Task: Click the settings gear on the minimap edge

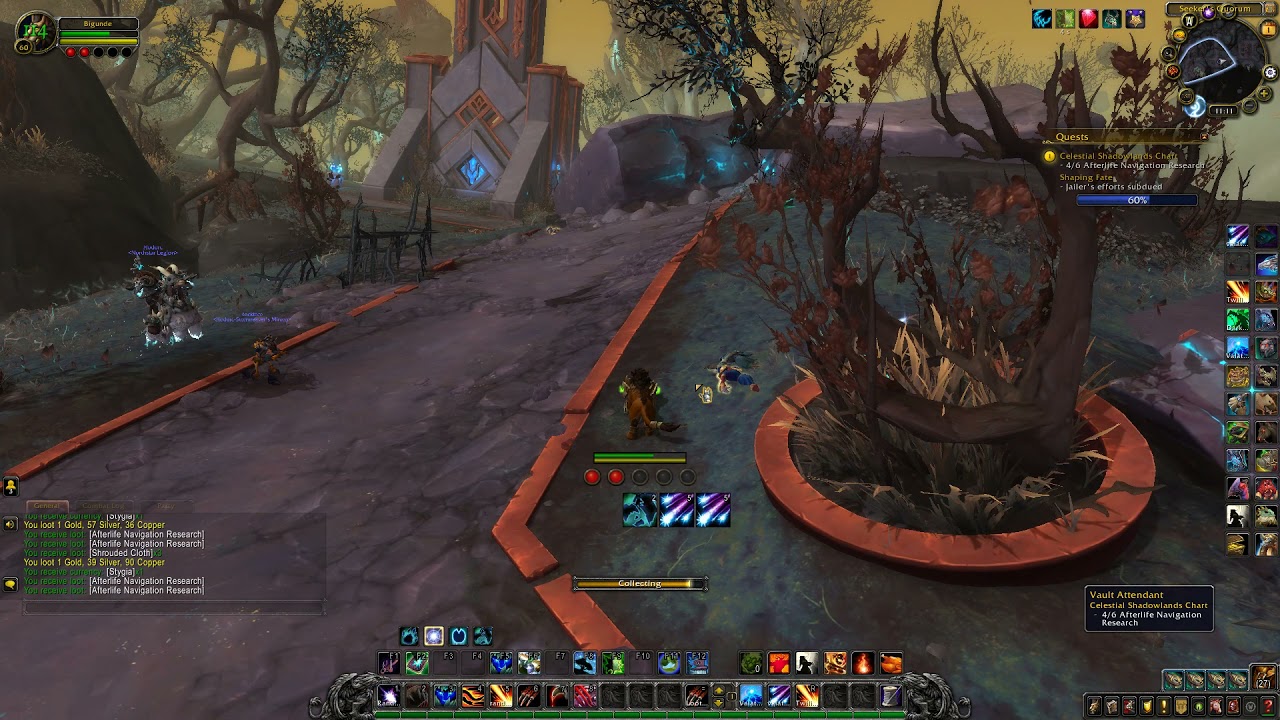Action: click(1269, 72)
